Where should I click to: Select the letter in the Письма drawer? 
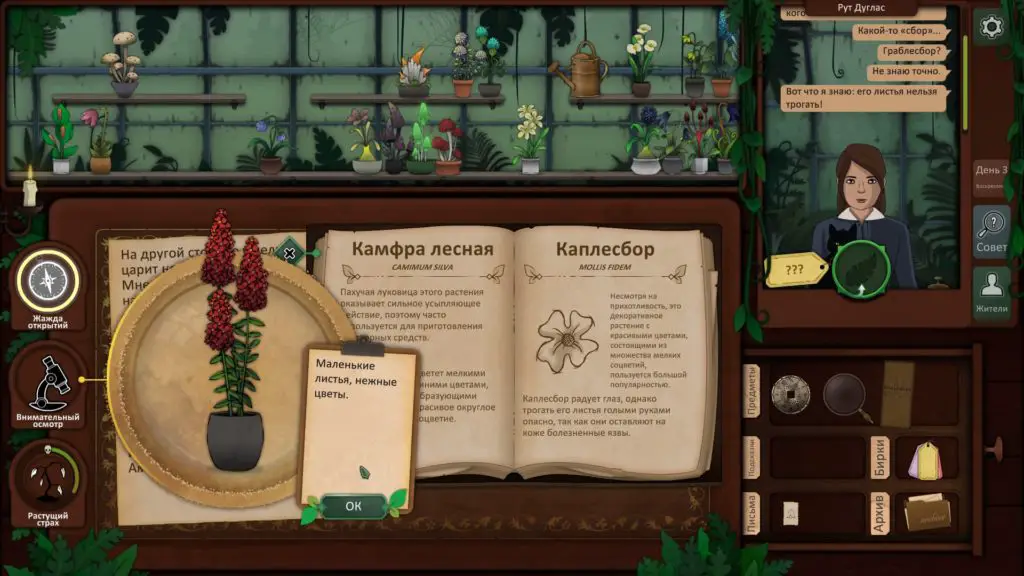(791, 512)
